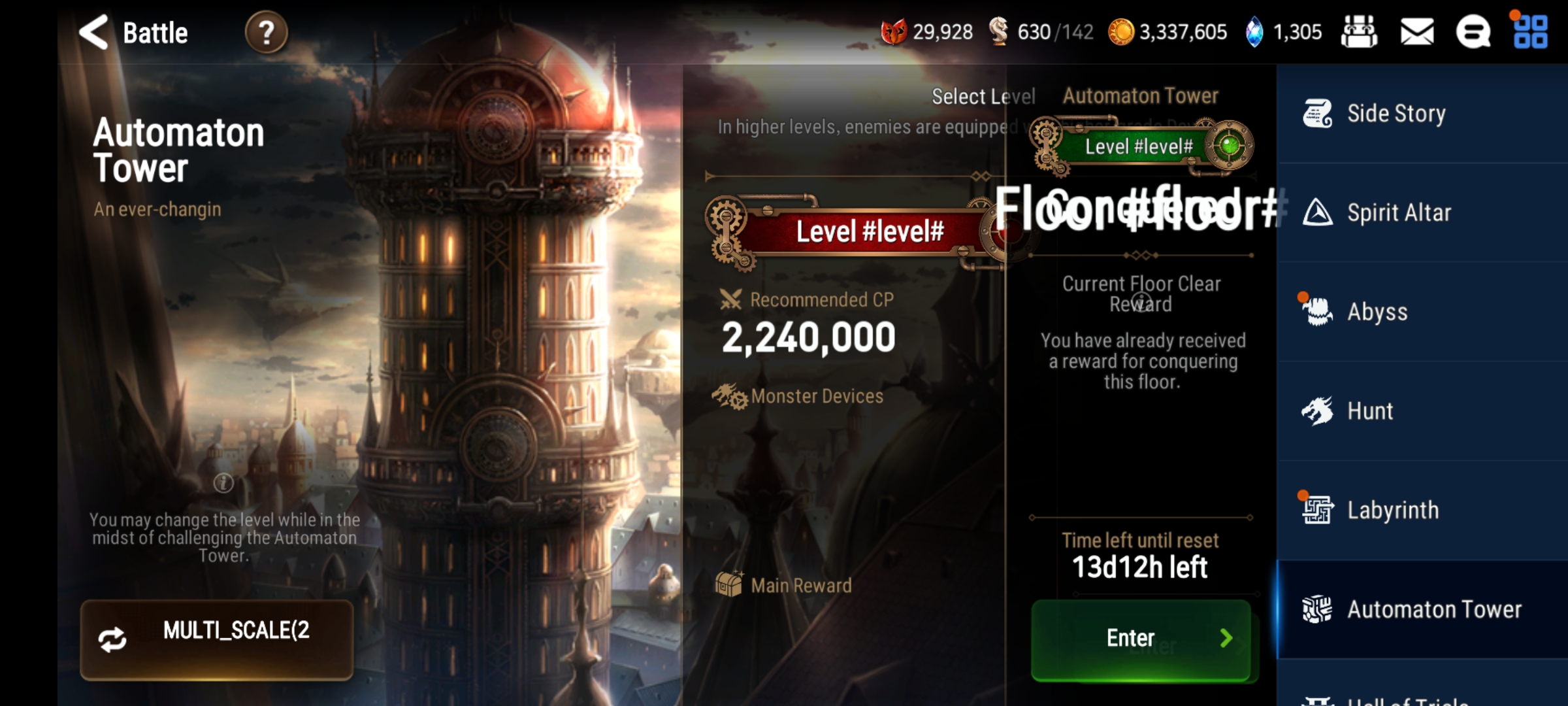
Task: Open the question mark help button
Action: [x=266, y=32]
